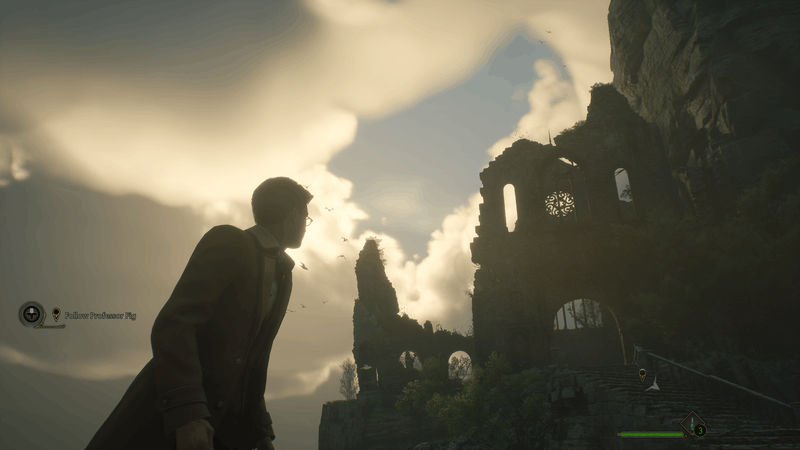Use the Wiggenweld healing potion diamond icon
800x450 pixels.
click(693, 424)
